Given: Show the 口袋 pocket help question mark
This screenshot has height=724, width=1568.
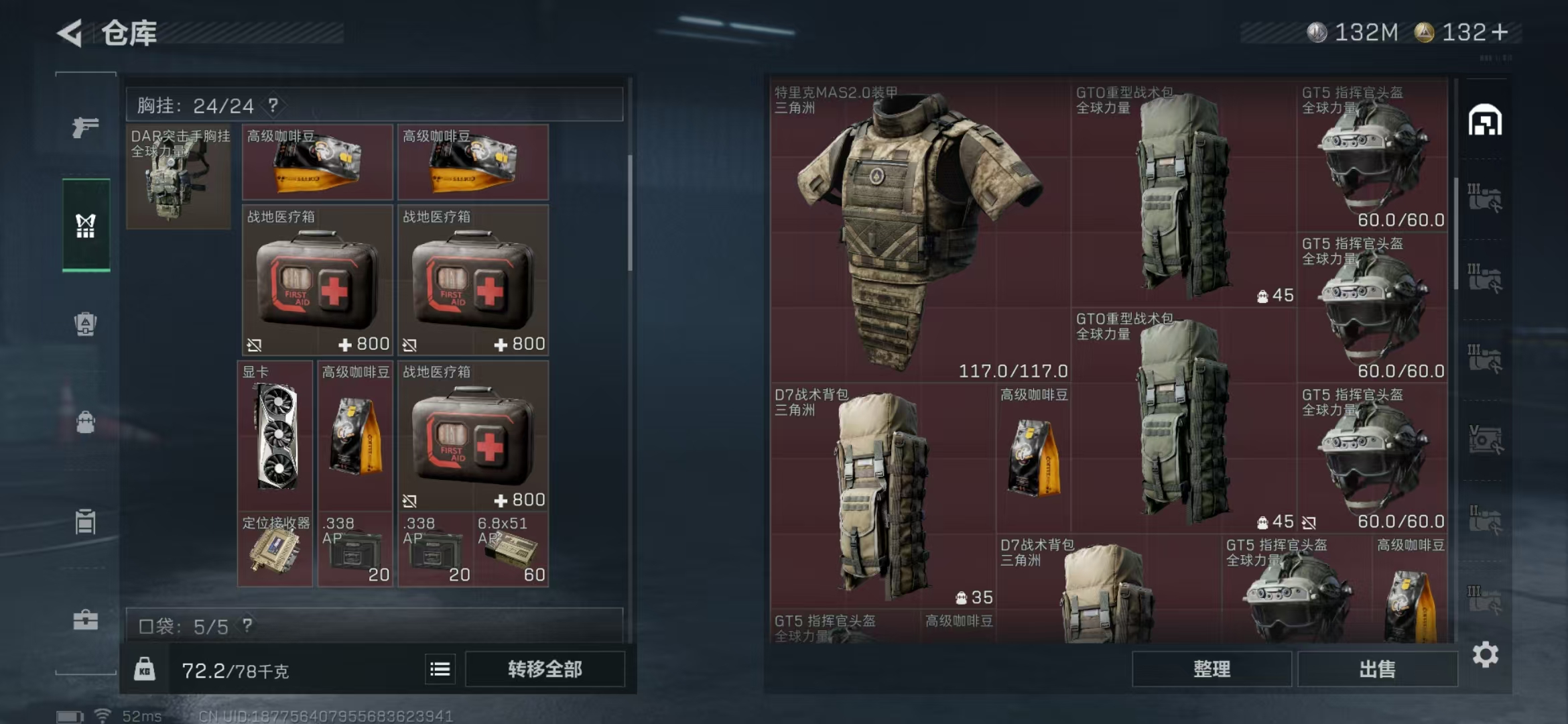Looking at the screenshot, I should click(247, 625).
